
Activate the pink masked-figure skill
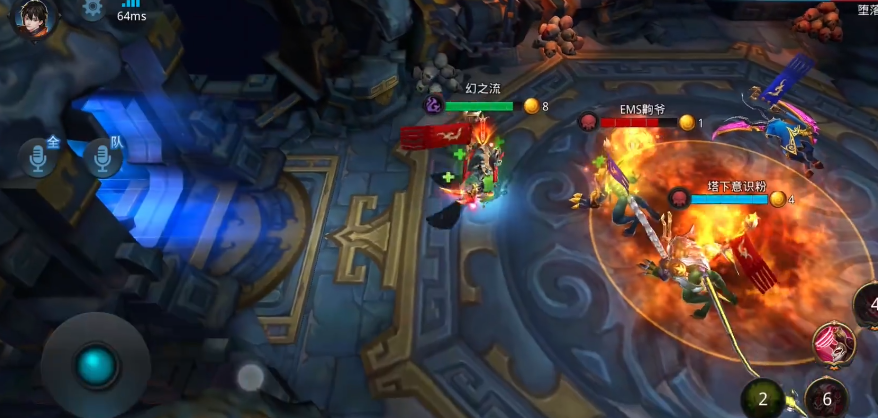click(832, 345)
